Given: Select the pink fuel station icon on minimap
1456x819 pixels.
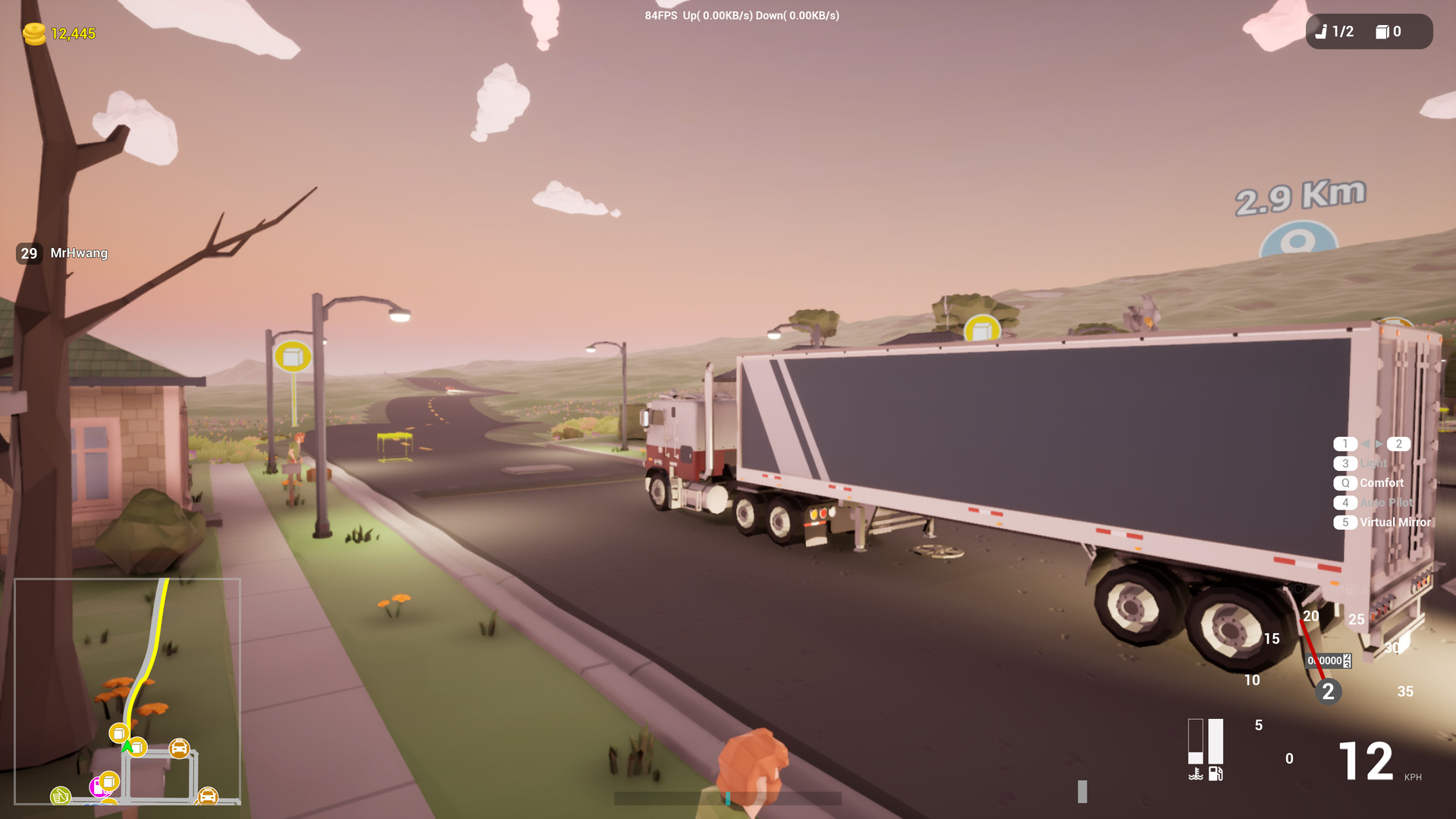Looking at the screenshot, I should tap(99, 790).
